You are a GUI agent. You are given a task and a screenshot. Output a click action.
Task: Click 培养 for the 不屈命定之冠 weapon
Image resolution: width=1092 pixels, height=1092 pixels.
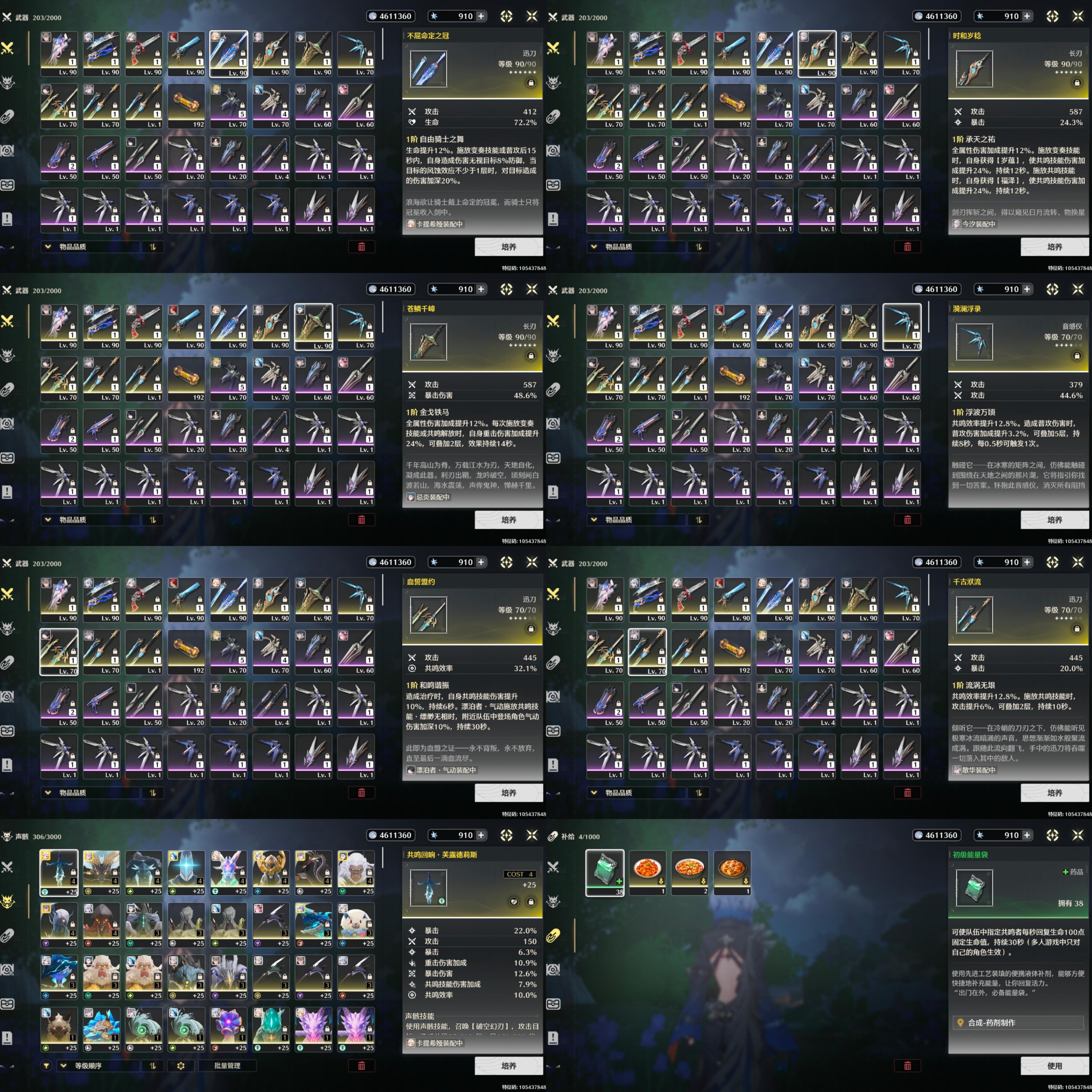[x=508, y=246]
